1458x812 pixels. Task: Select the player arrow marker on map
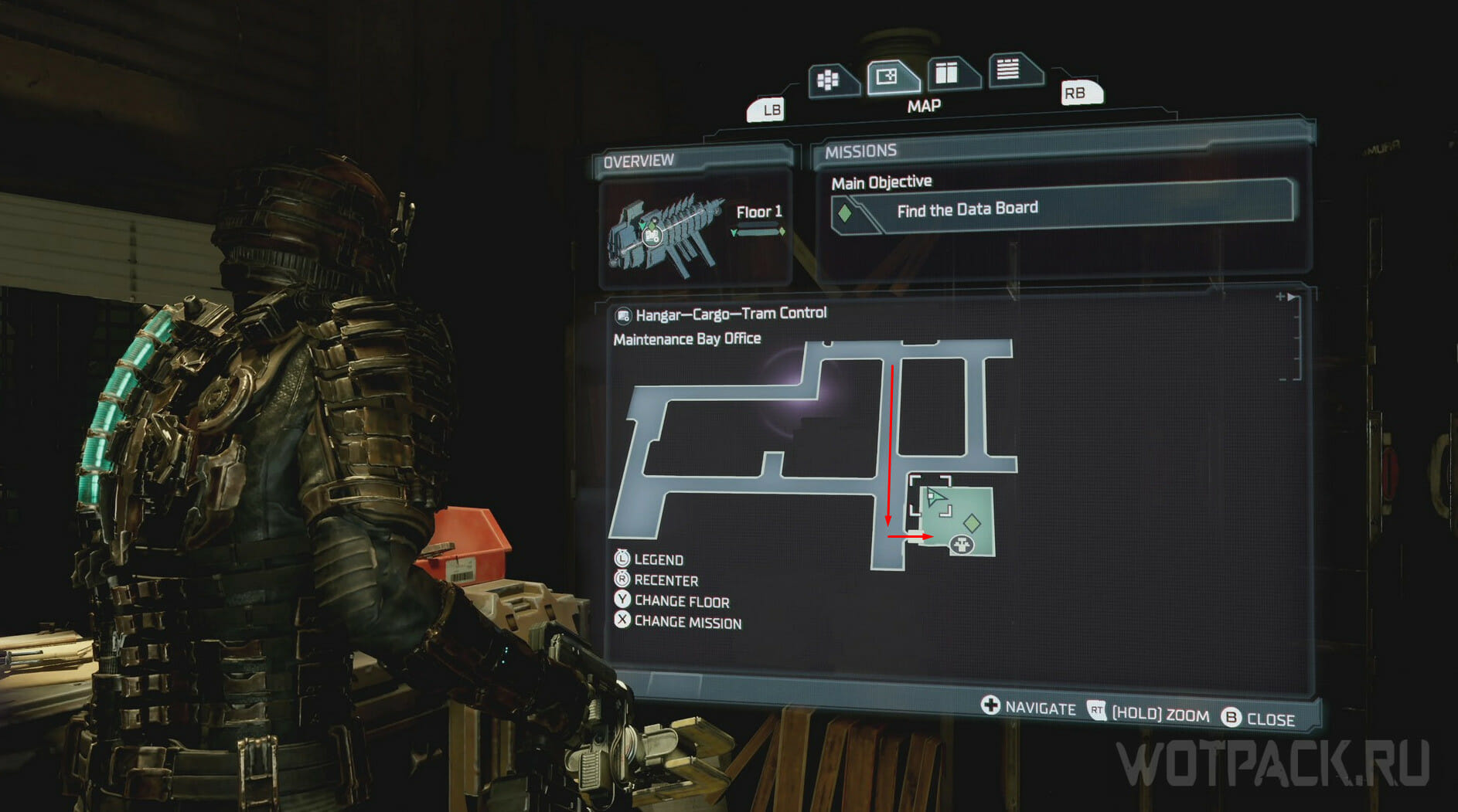point(935,498)
